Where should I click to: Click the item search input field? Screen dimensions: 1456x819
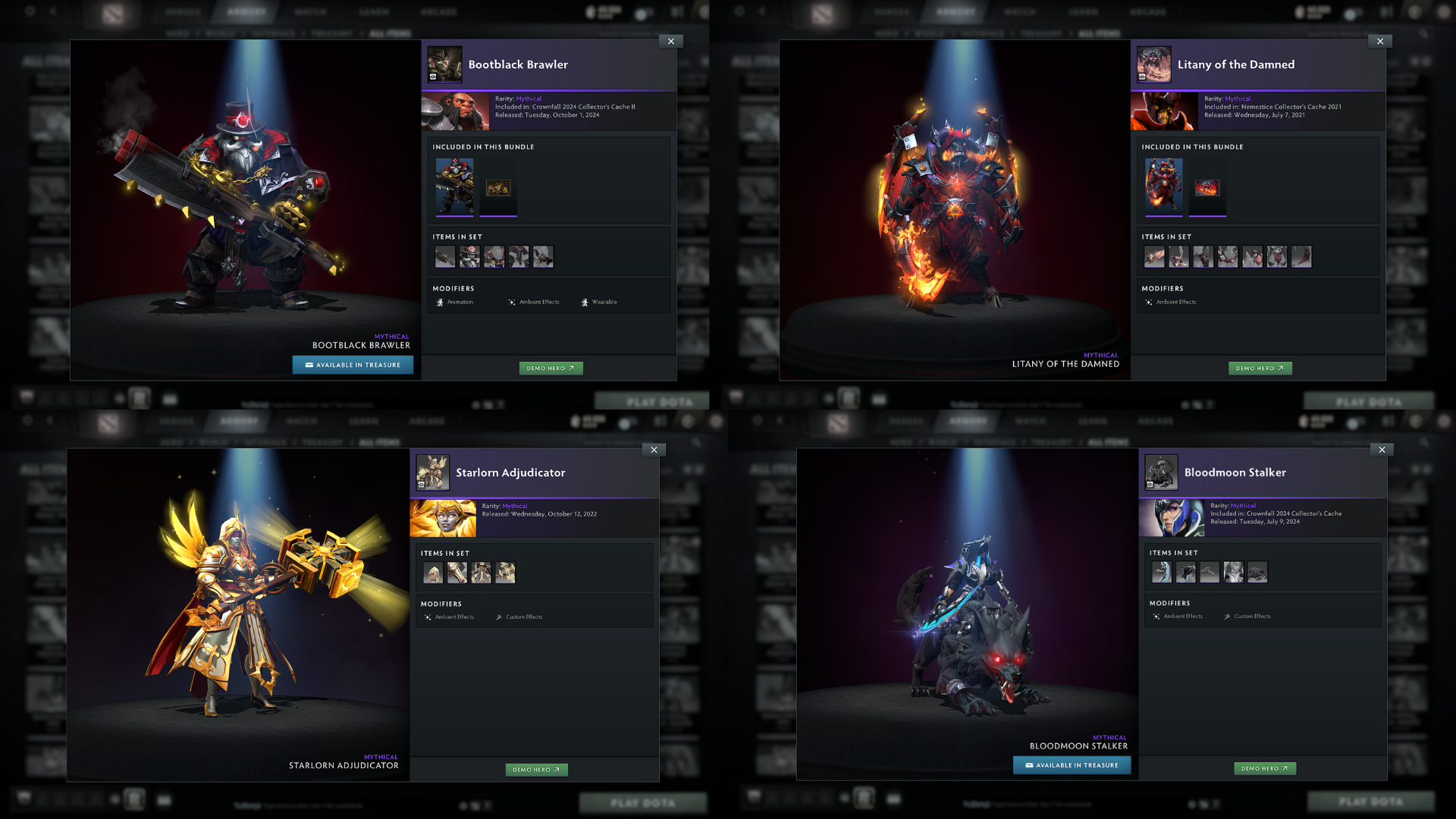(629, 33)
